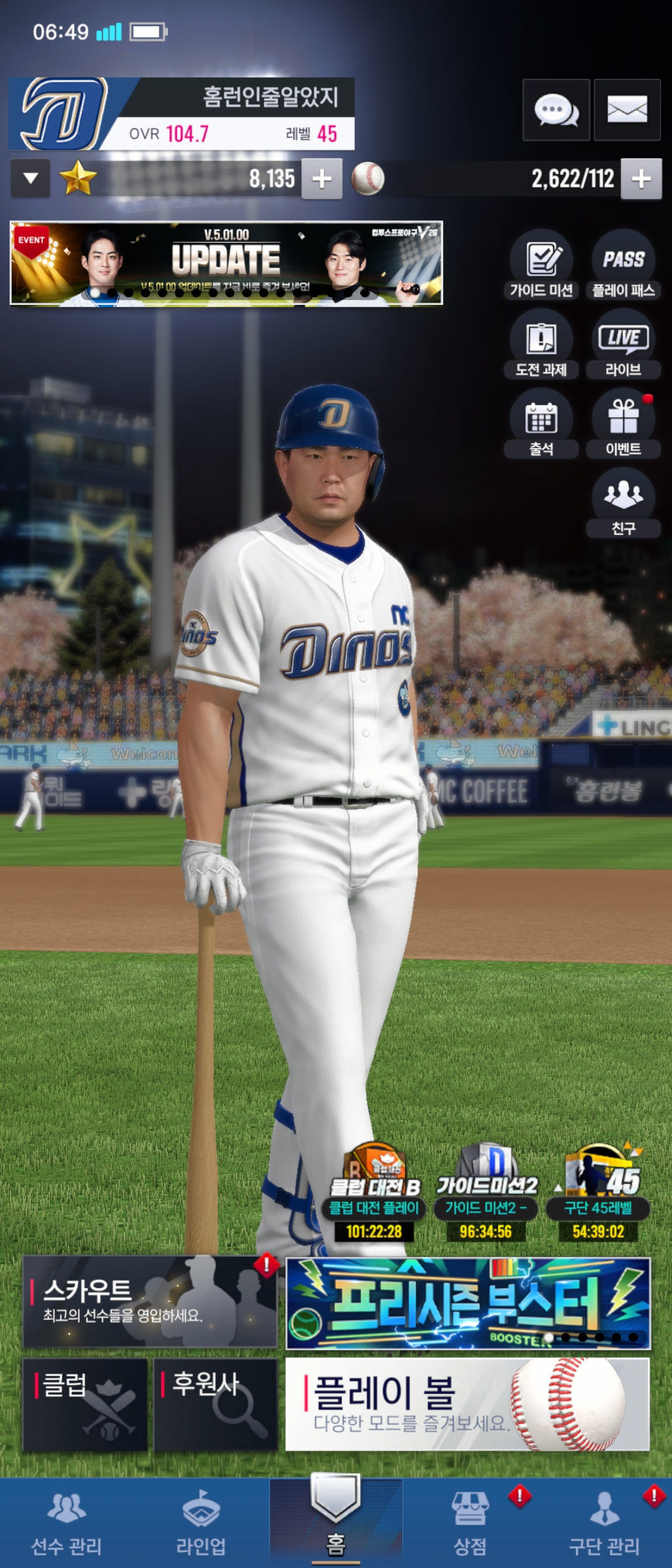
Task: Open the 클럽 club menu
Action: 85,1404
